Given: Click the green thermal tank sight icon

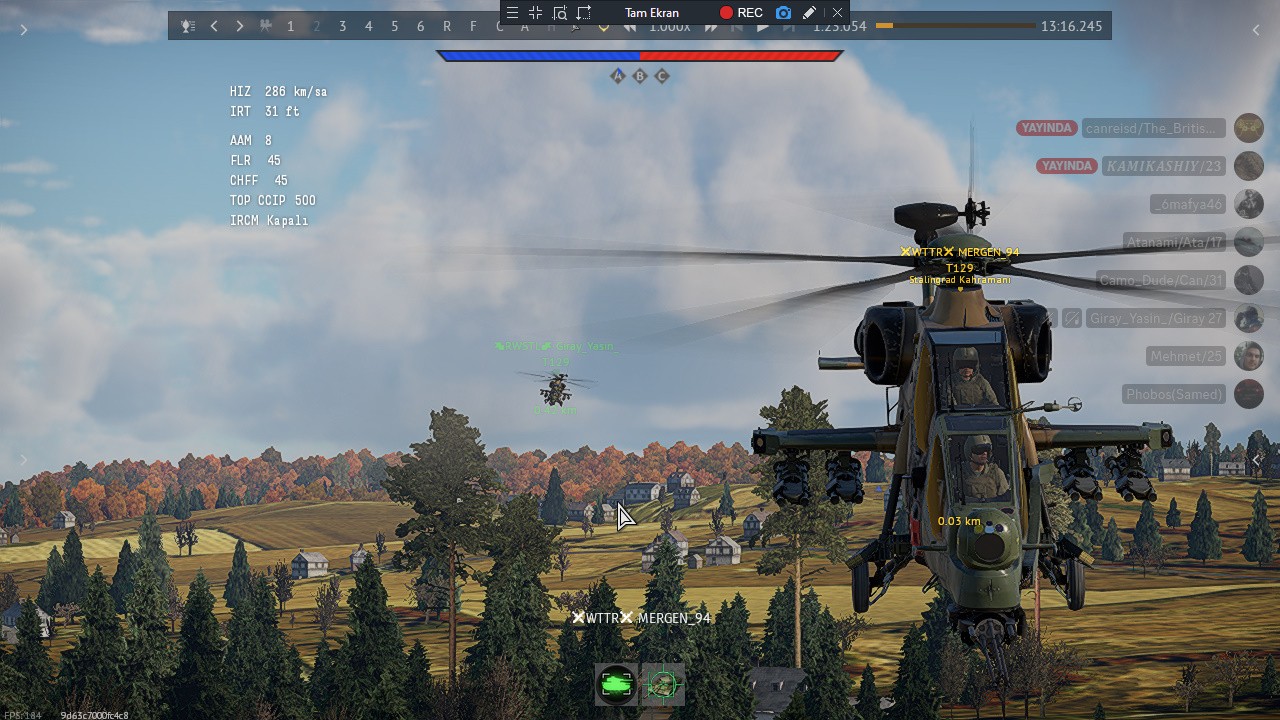Looking at the screenshot, I should click(616, 684).
